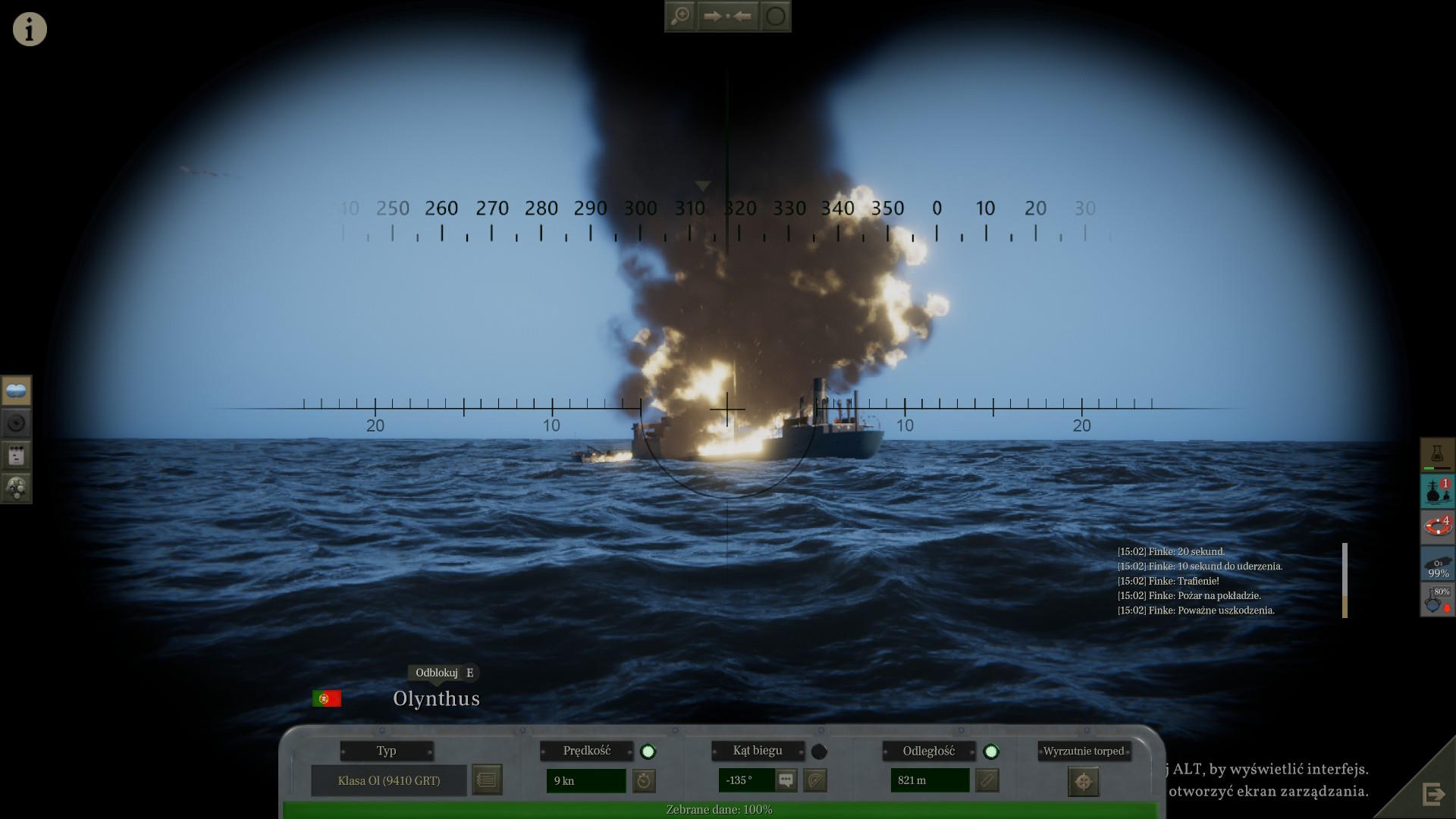Switch to the binoculars view

(x=16, y=391)
